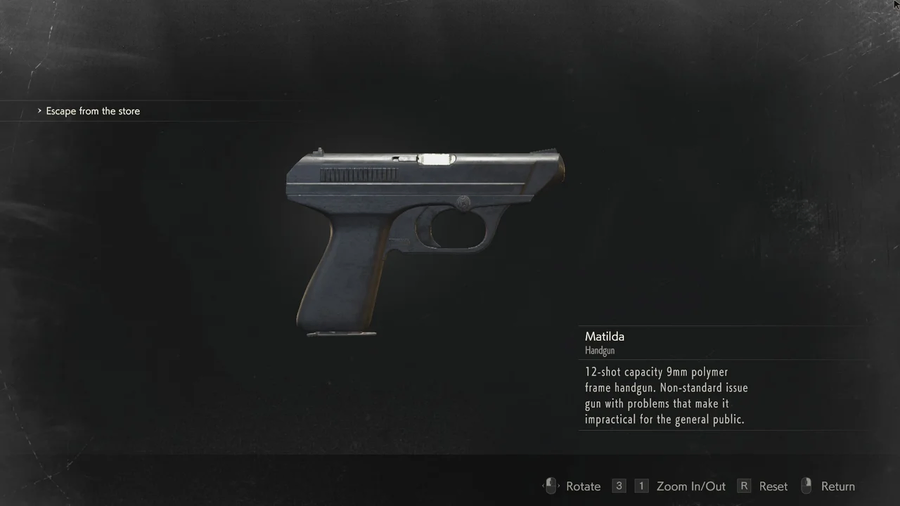Click the Zoom In/Out label

pos(691,487)
